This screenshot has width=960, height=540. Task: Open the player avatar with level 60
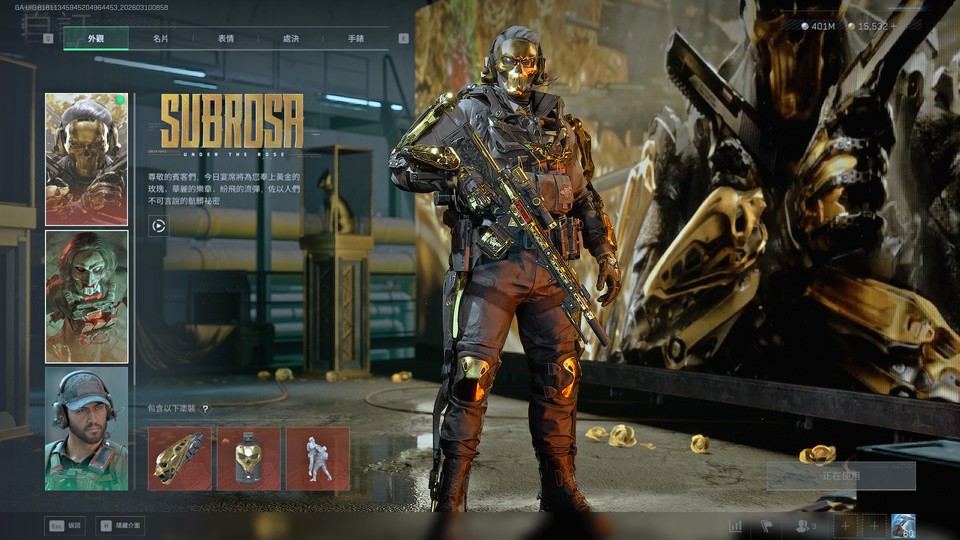[x=903, y=526]
